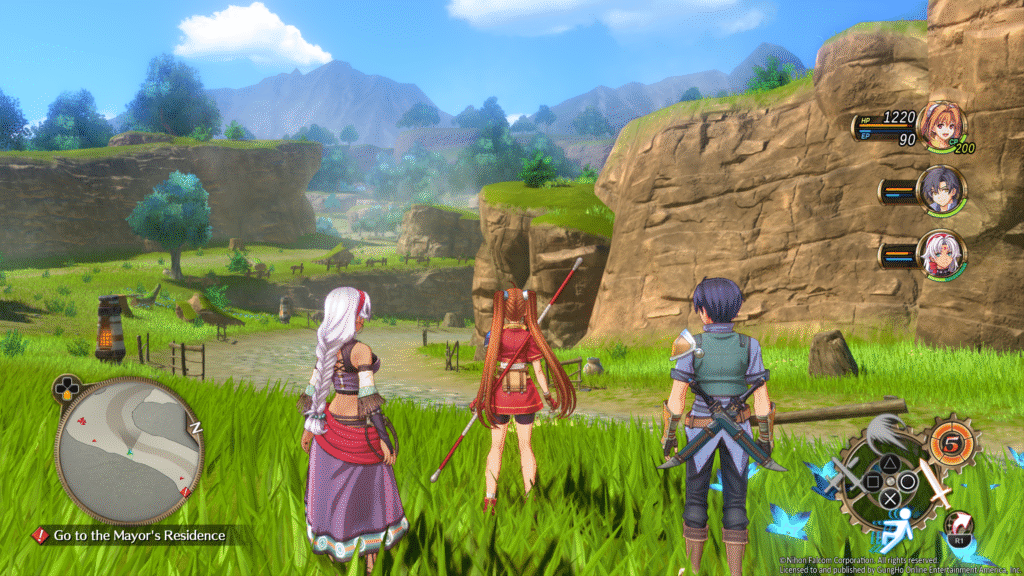Use the single sword attack icon
This screenshot has width=1024, height=576.
[x=936, y=483]
